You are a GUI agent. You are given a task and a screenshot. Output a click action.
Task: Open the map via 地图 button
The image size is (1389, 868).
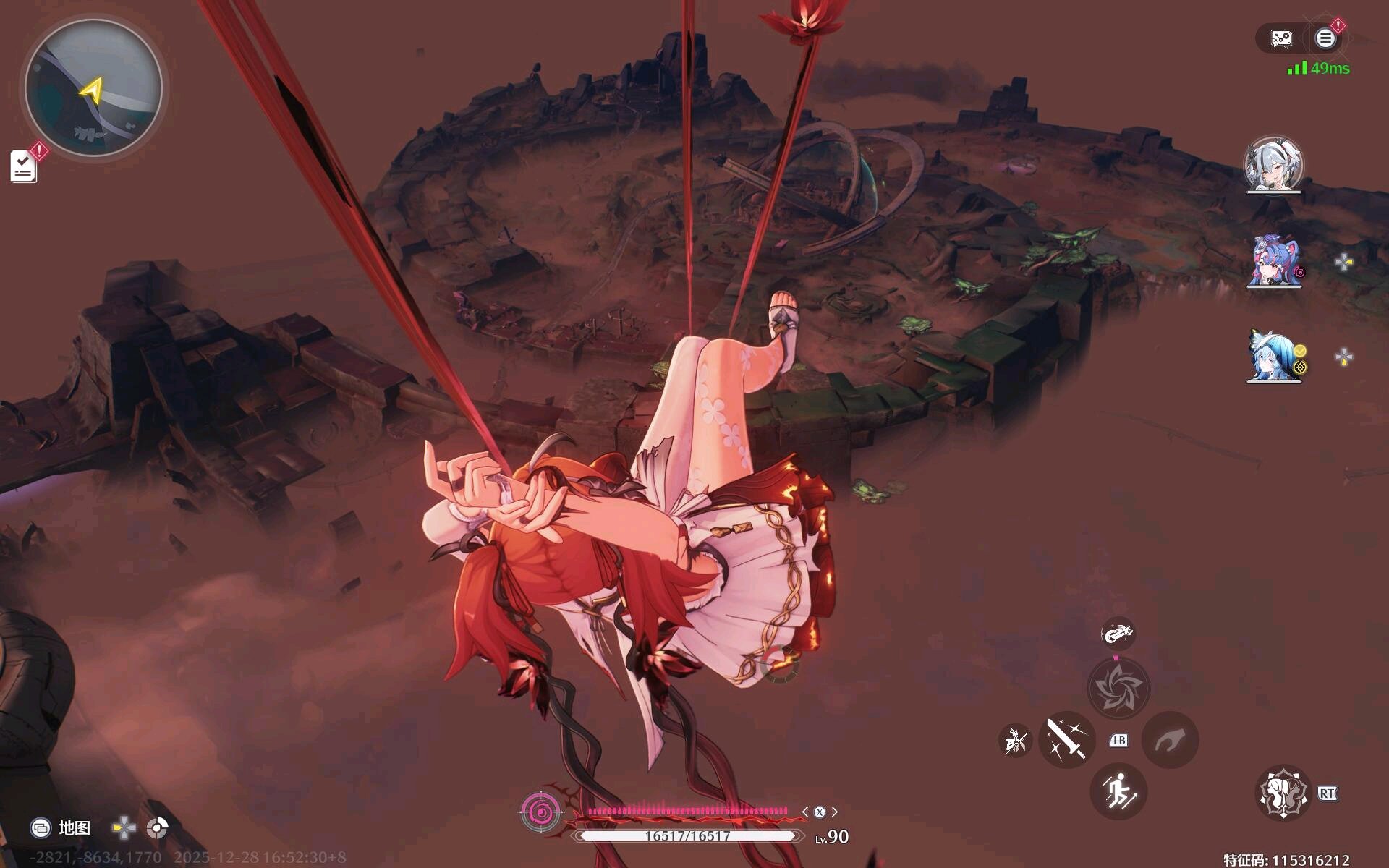point(61,827)
